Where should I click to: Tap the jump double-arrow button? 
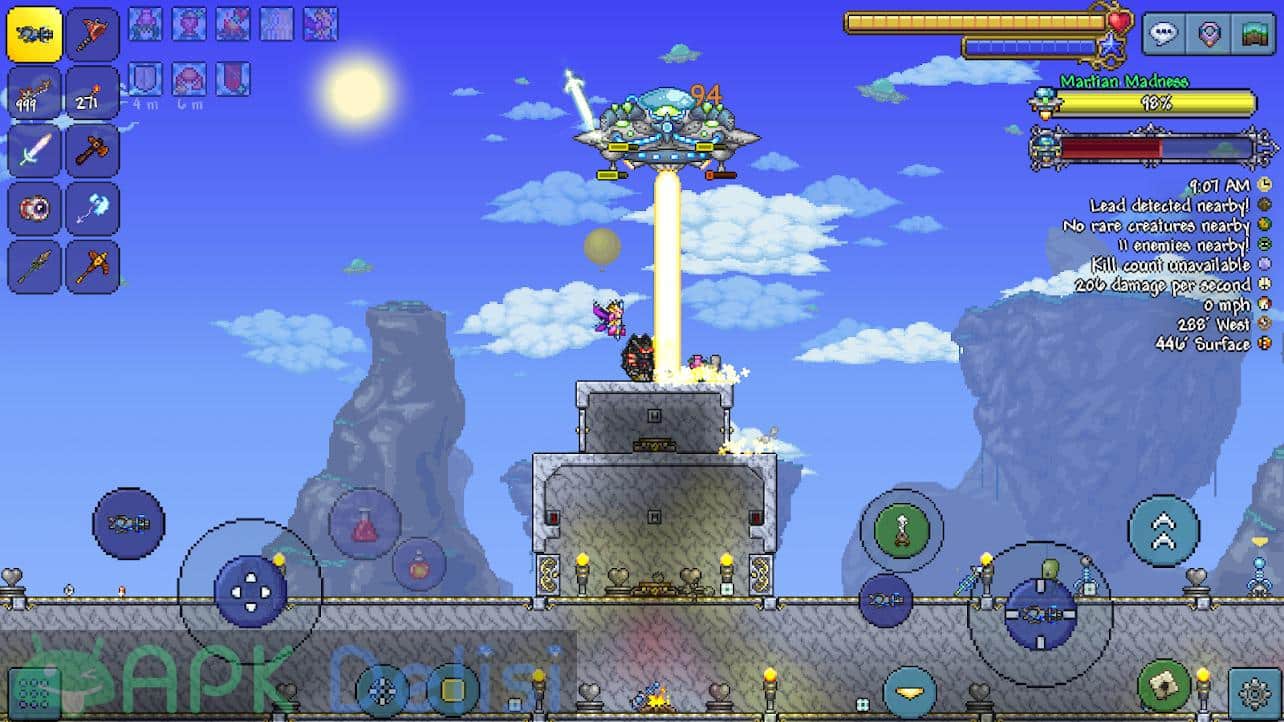click(1163, 530)
